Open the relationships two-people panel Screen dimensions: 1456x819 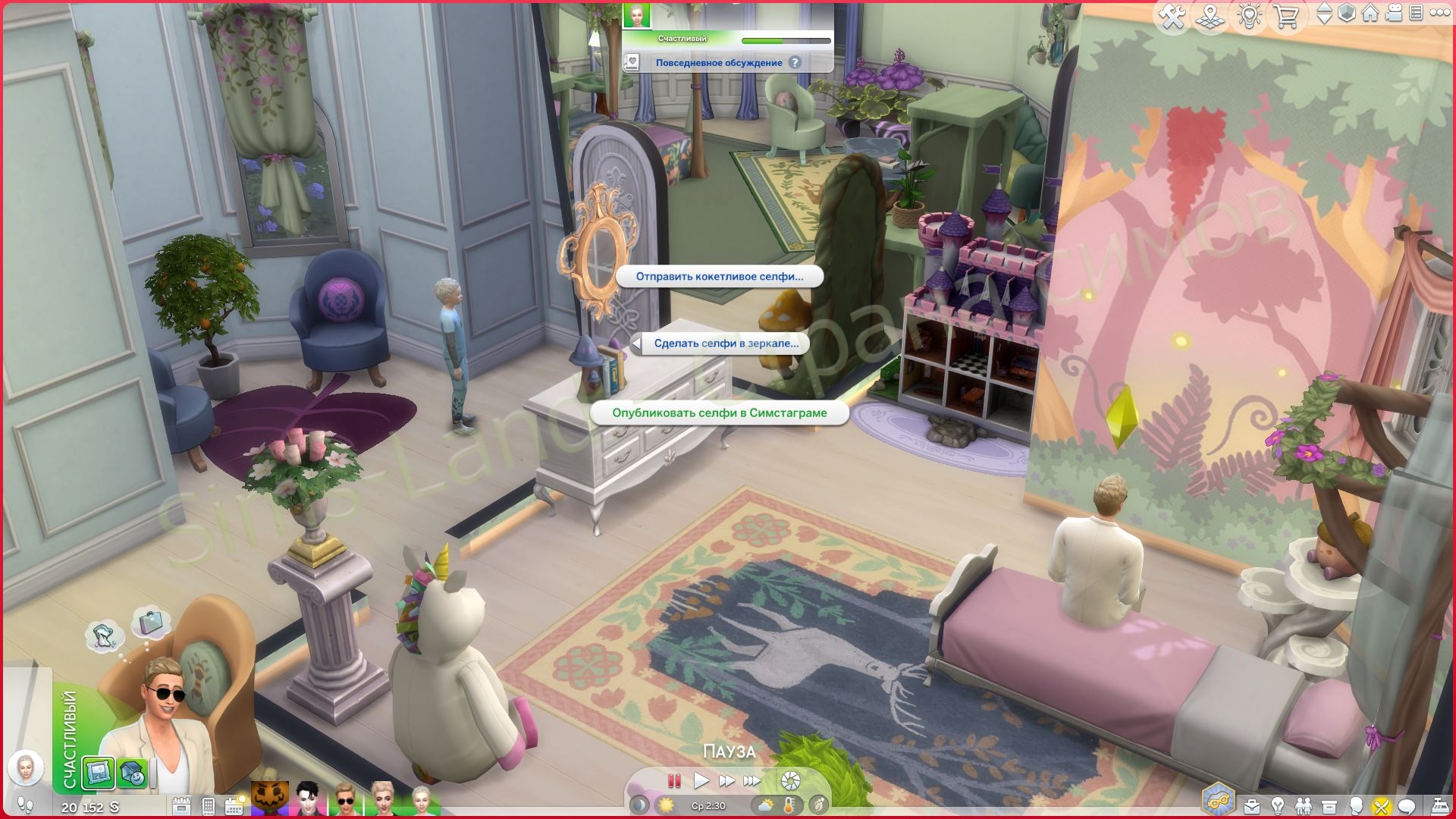tap(1303, 806)
